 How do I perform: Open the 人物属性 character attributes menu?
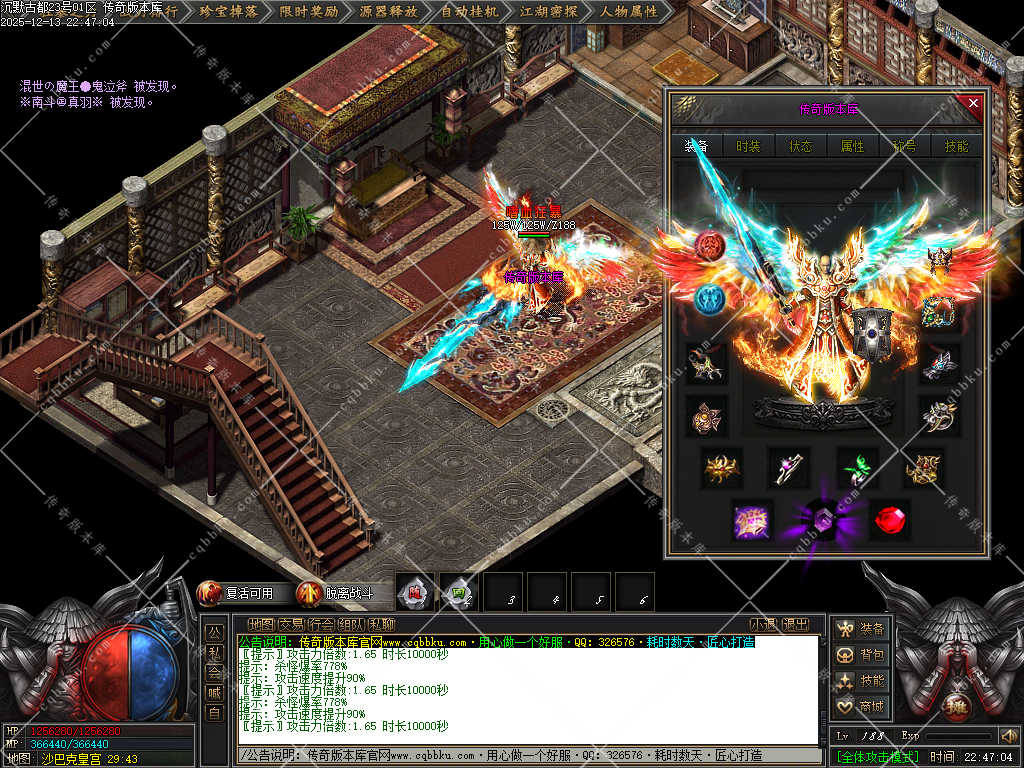point(629,12)
